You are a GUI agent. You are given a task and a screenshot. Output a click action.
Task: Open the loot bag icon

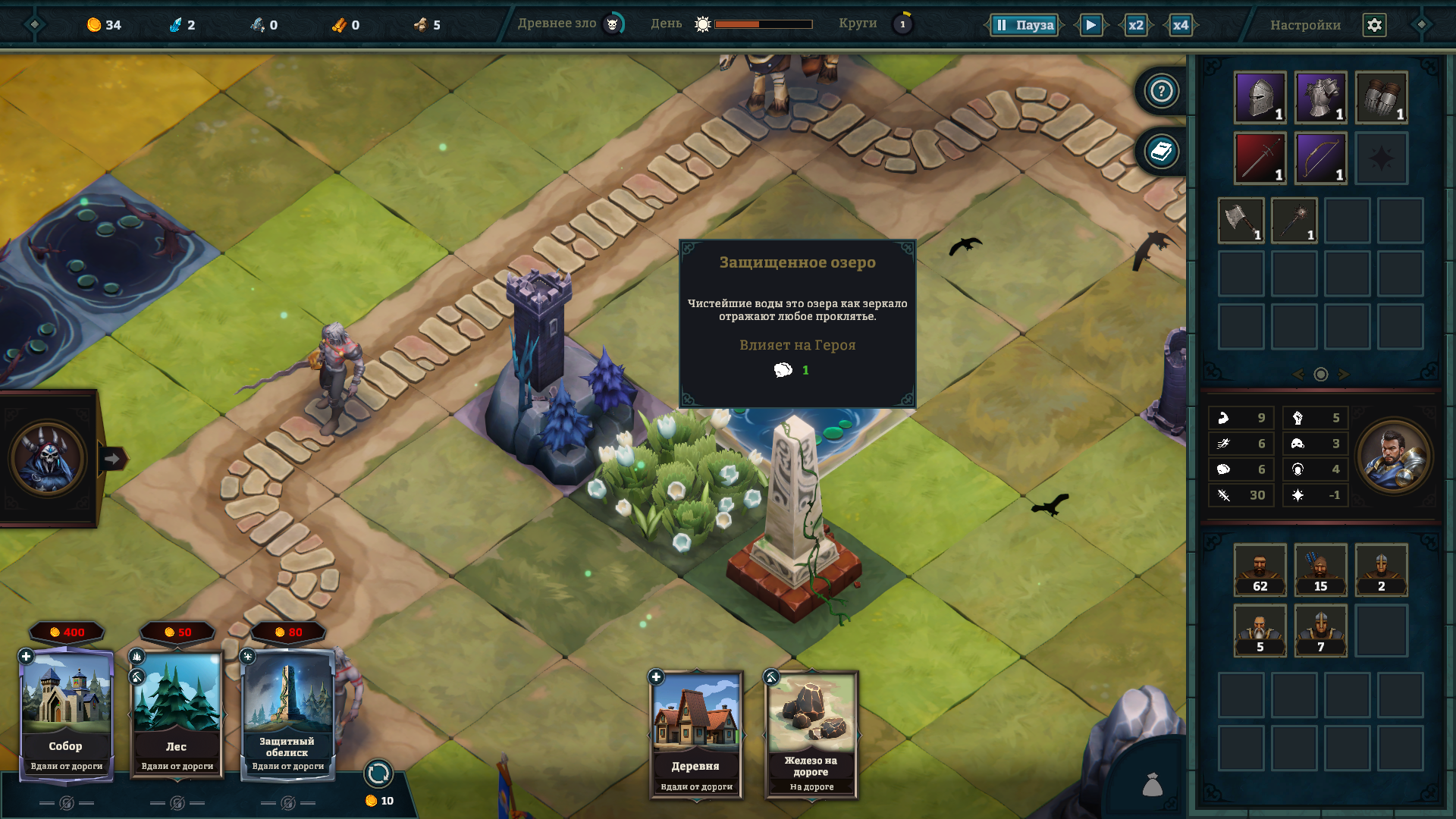click(1152, 784)
